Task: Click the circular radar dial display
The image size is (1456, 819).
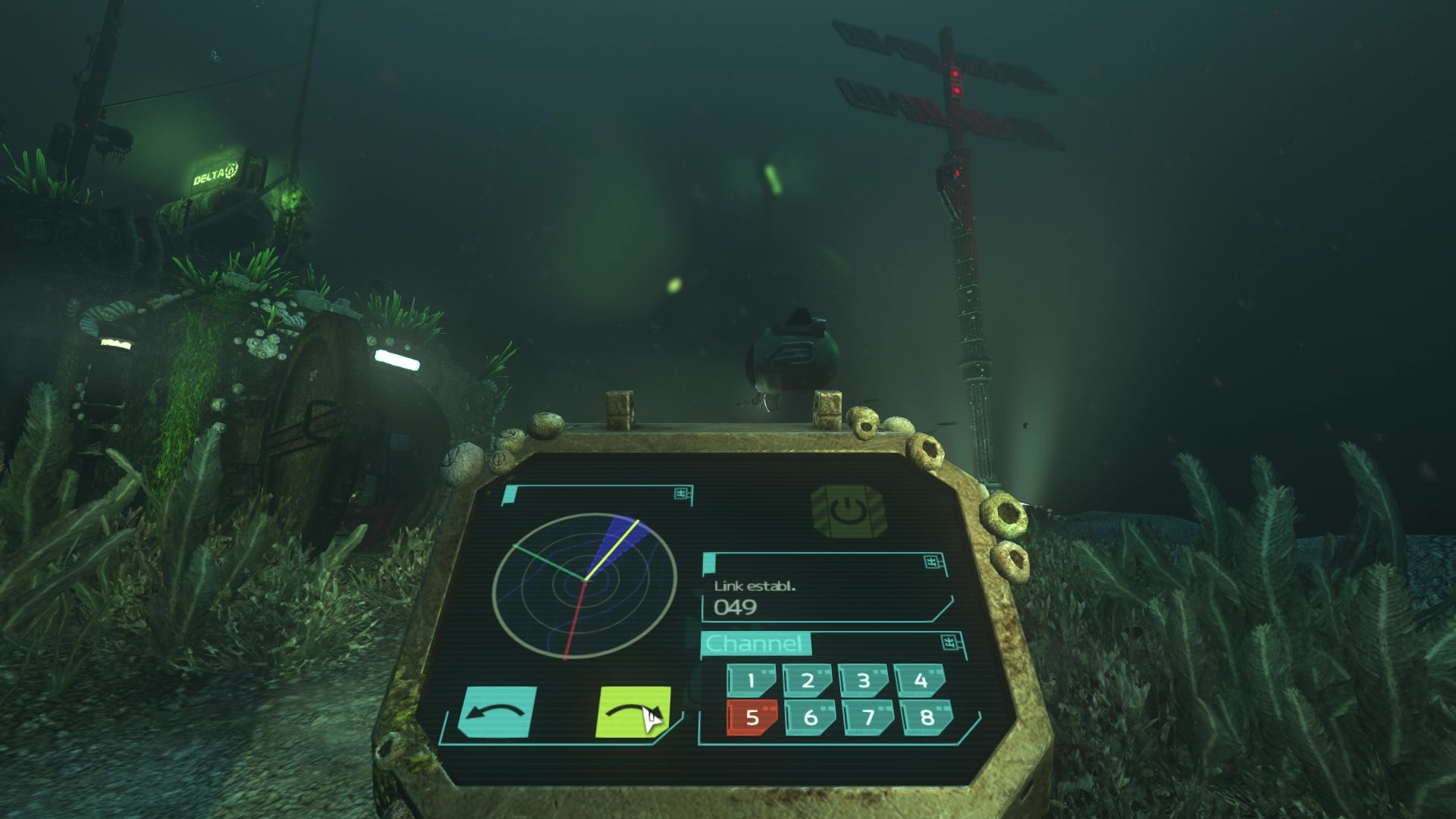Action: pos(584,585)
